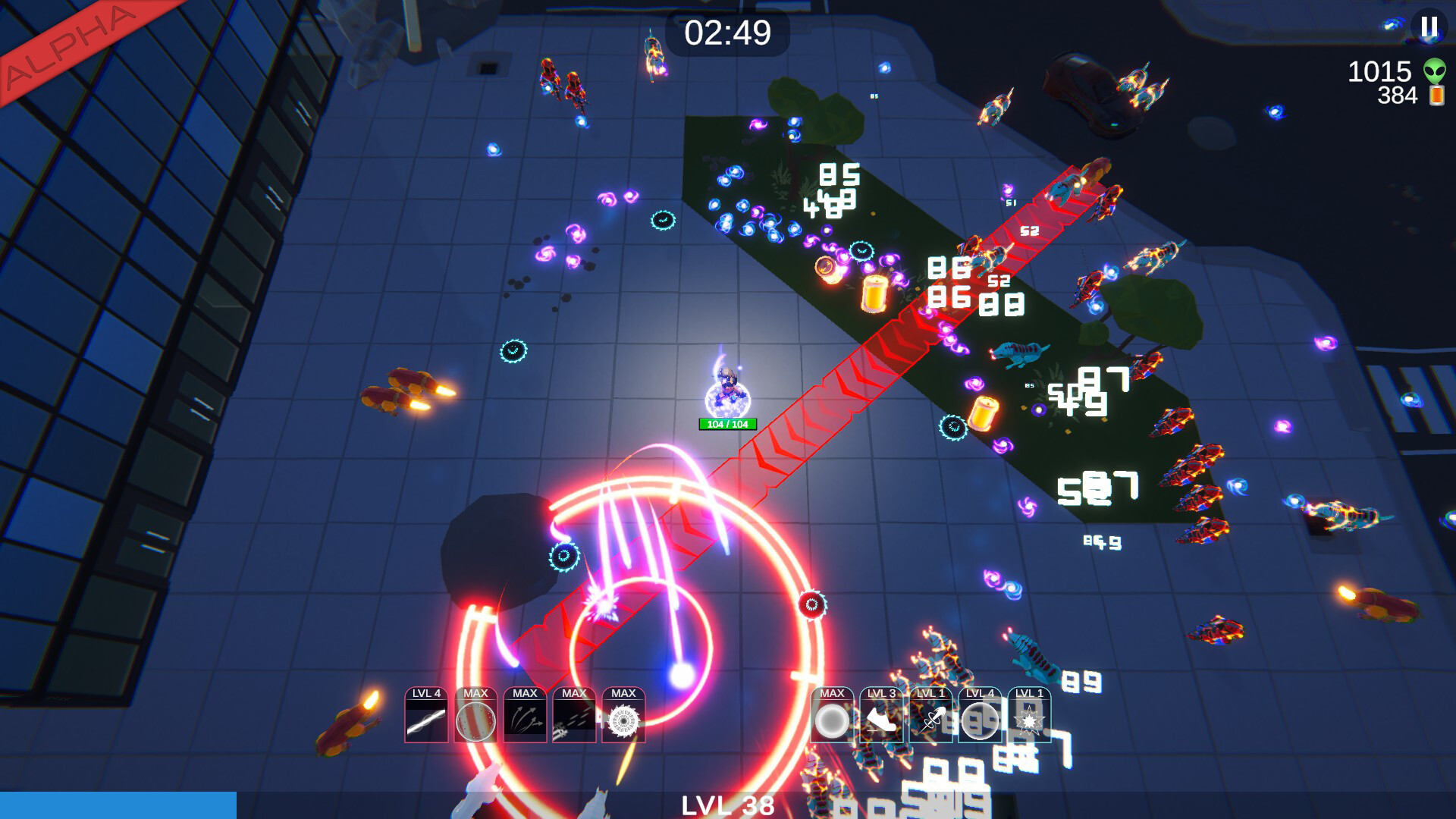Screen dimensions: 1456x819
Task: Click the orange battery currency icon
Action: click(x=1436, y=97)
